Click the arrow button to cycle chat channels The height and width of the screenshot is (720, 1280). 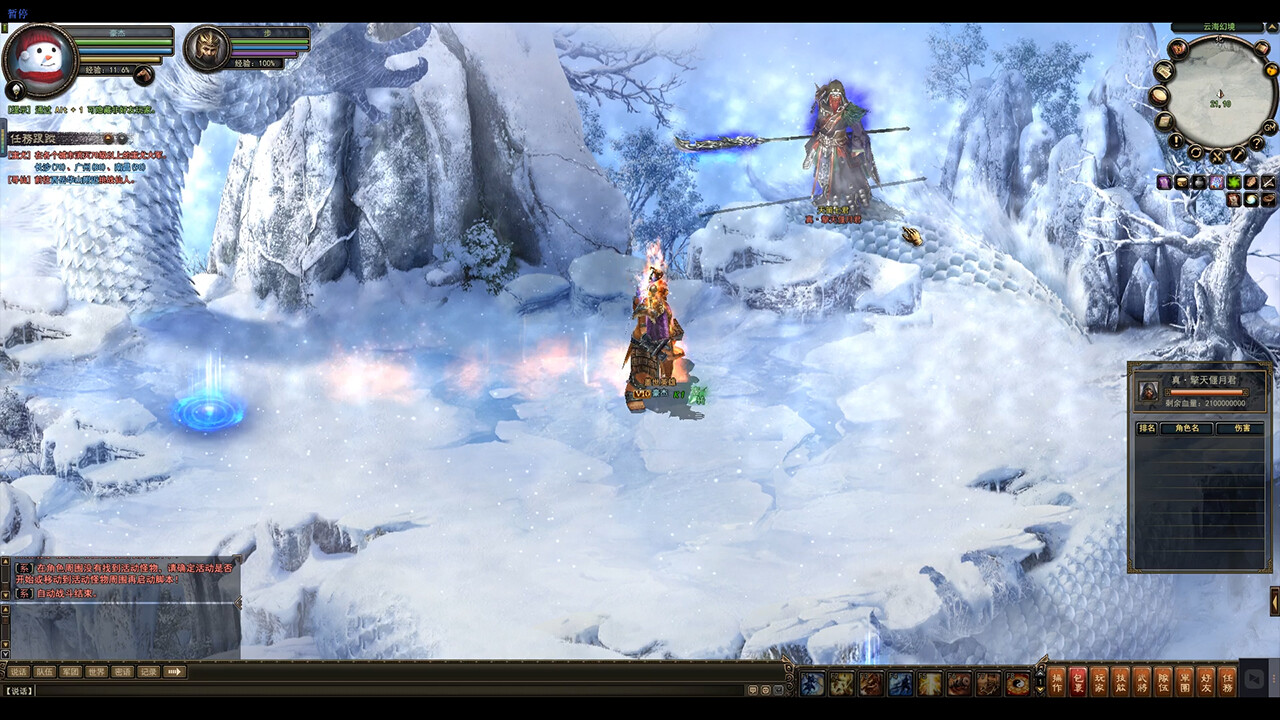(x=174, y=672)
